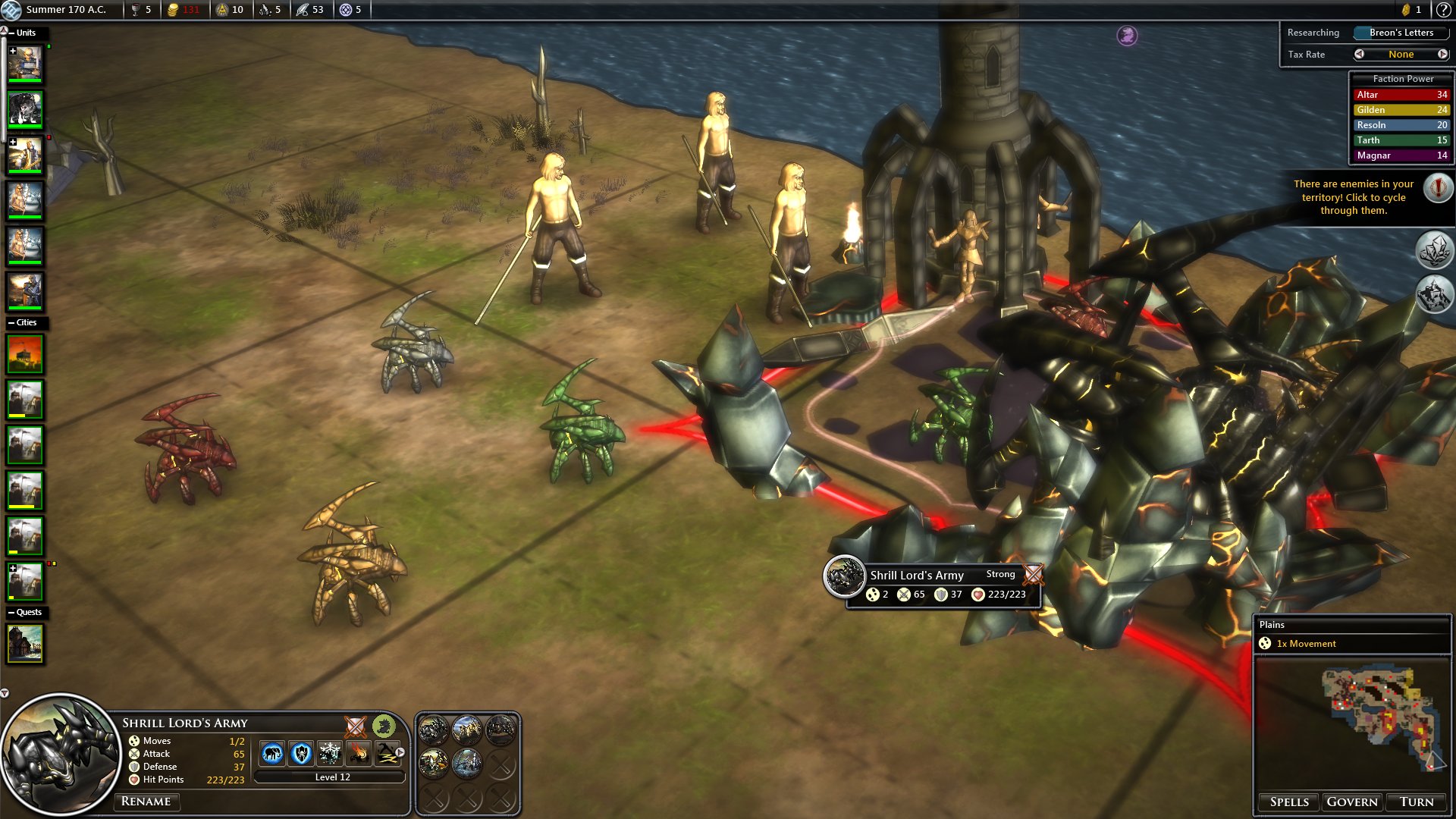
Task: Open the Breon's Letters research bar
Action: [x=1401, y=33]
